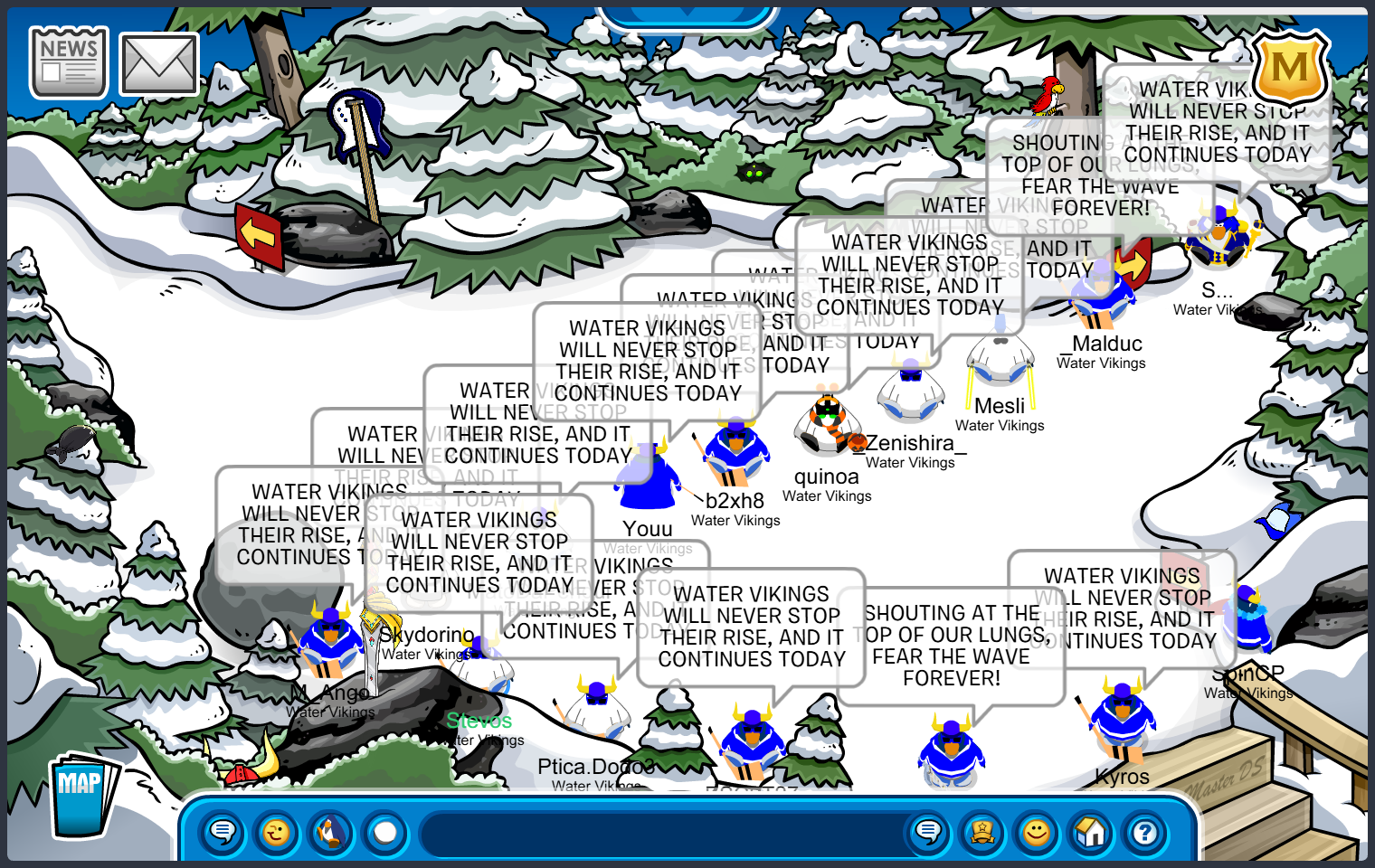Screen dimensions: 1375x868
Task: Open the penguin actions menu
Action: 331,831
